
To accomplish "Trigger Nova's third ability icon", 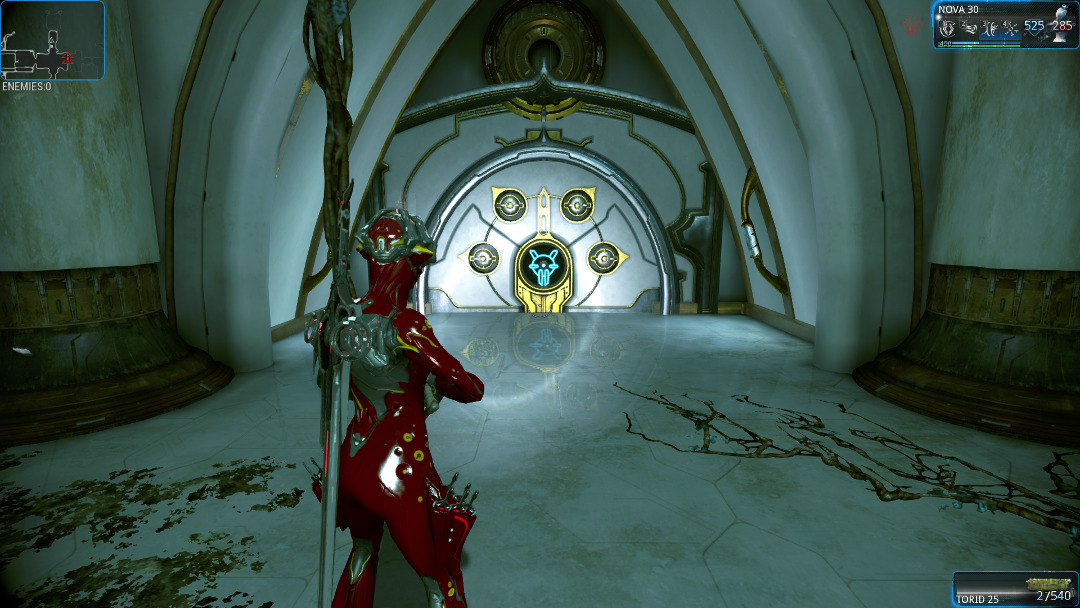I will 989,29.
